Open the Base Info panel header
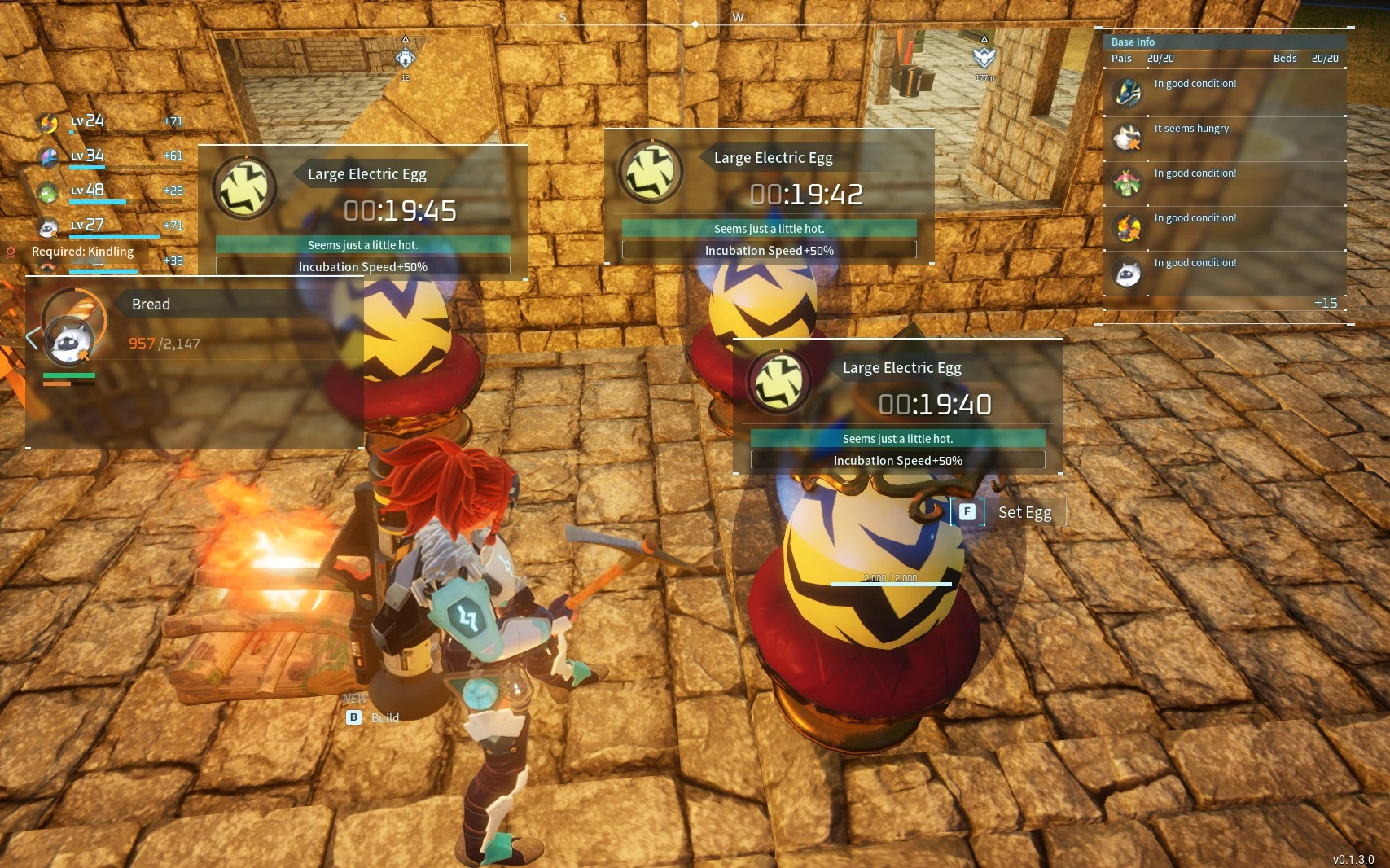The image size is (1390, 868). (1133, 42)
